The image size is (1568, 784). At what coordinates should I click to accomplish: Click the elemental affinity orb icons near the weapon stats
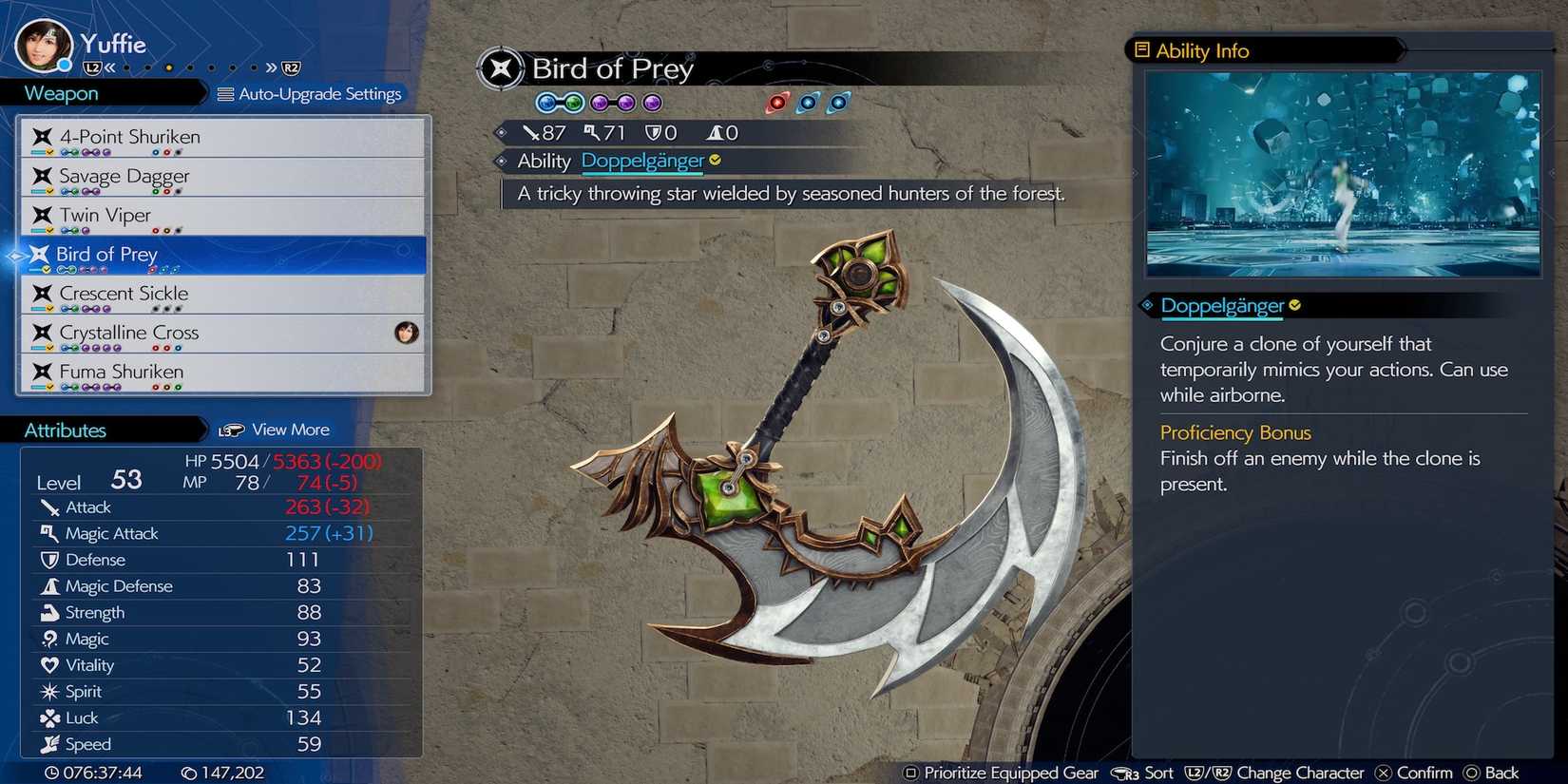point(806,103)
